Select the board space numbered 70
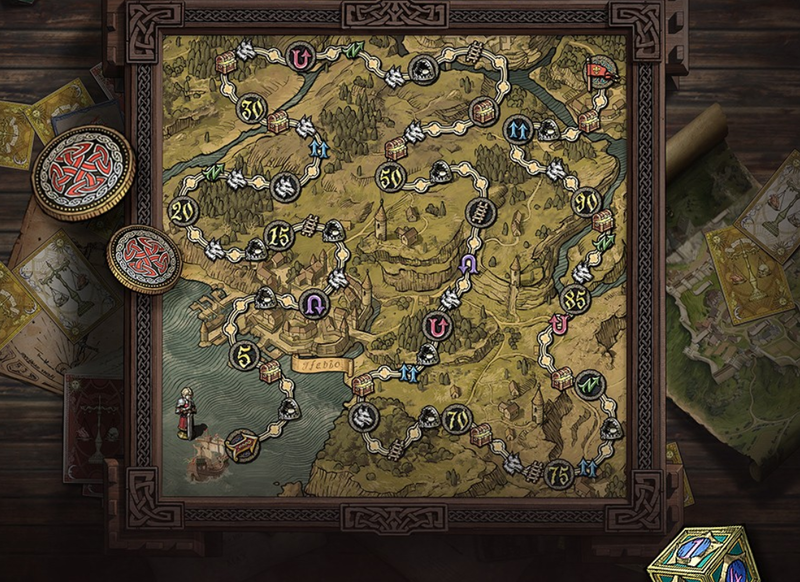The height and width of the screenshot is (582, 800). pyautogui.click(x=457, y=419)
